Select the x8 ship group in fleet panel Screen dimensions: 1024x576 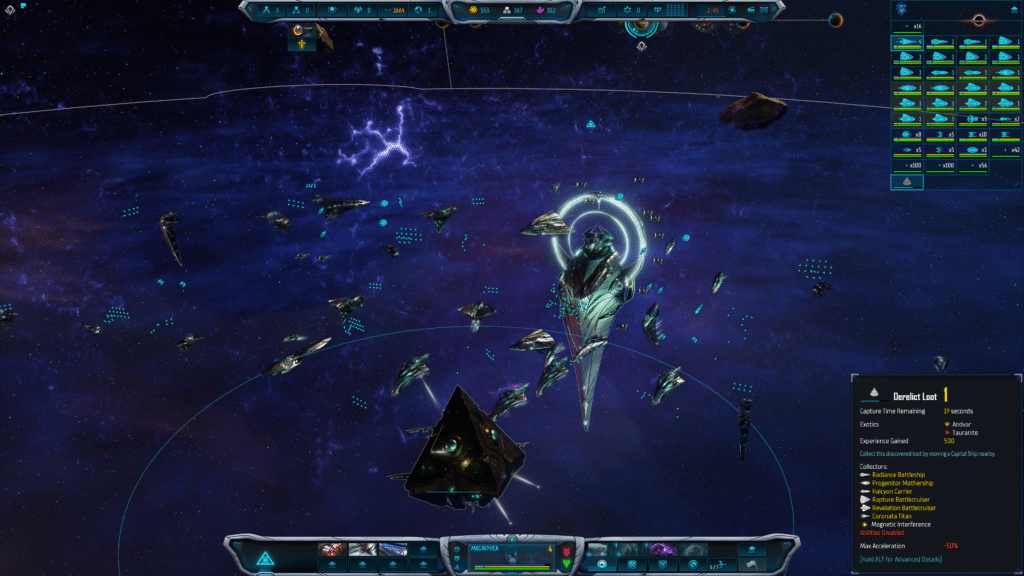coord(908,134)
